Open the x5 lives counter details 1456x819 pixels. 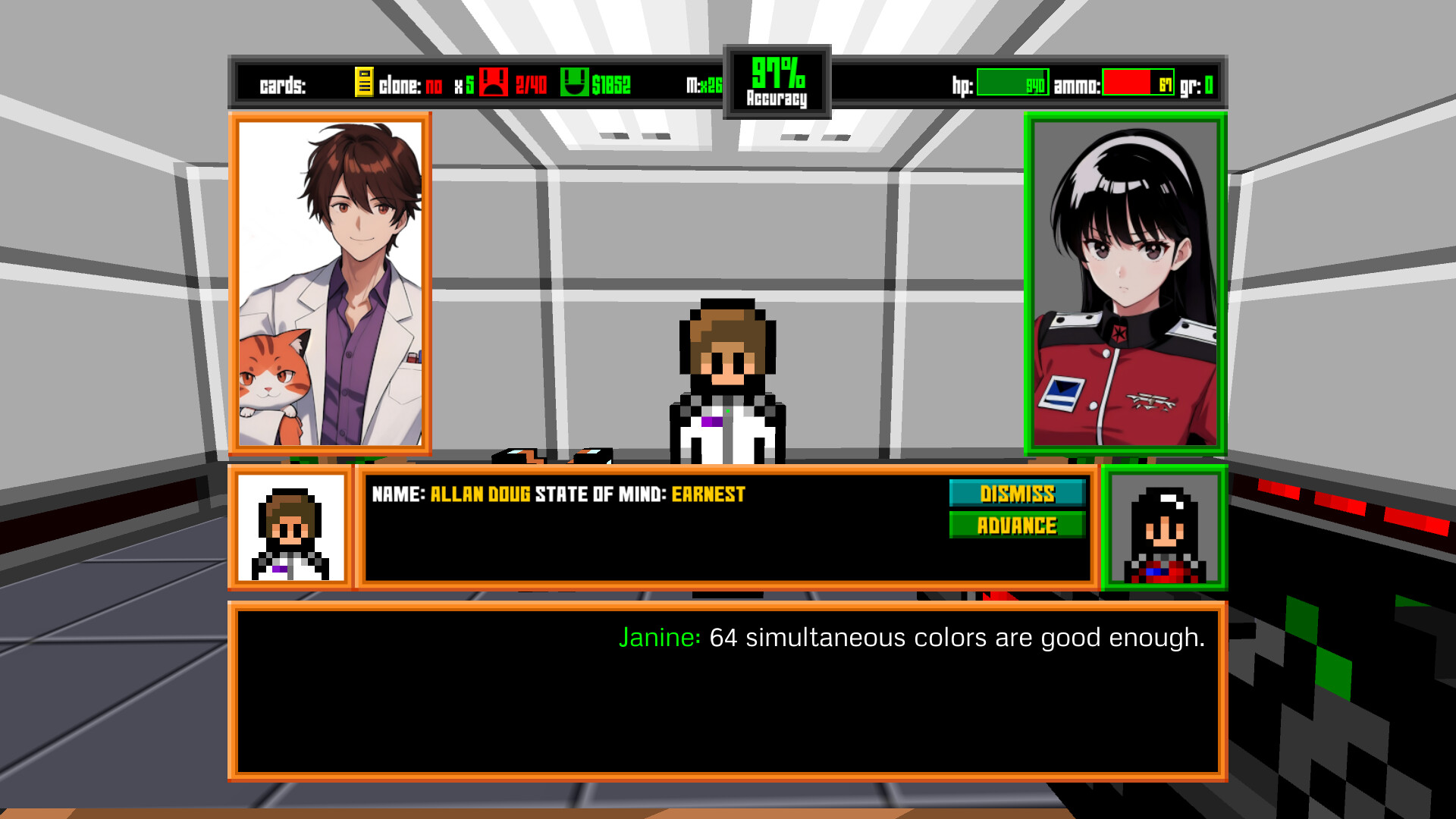point(463,85)
